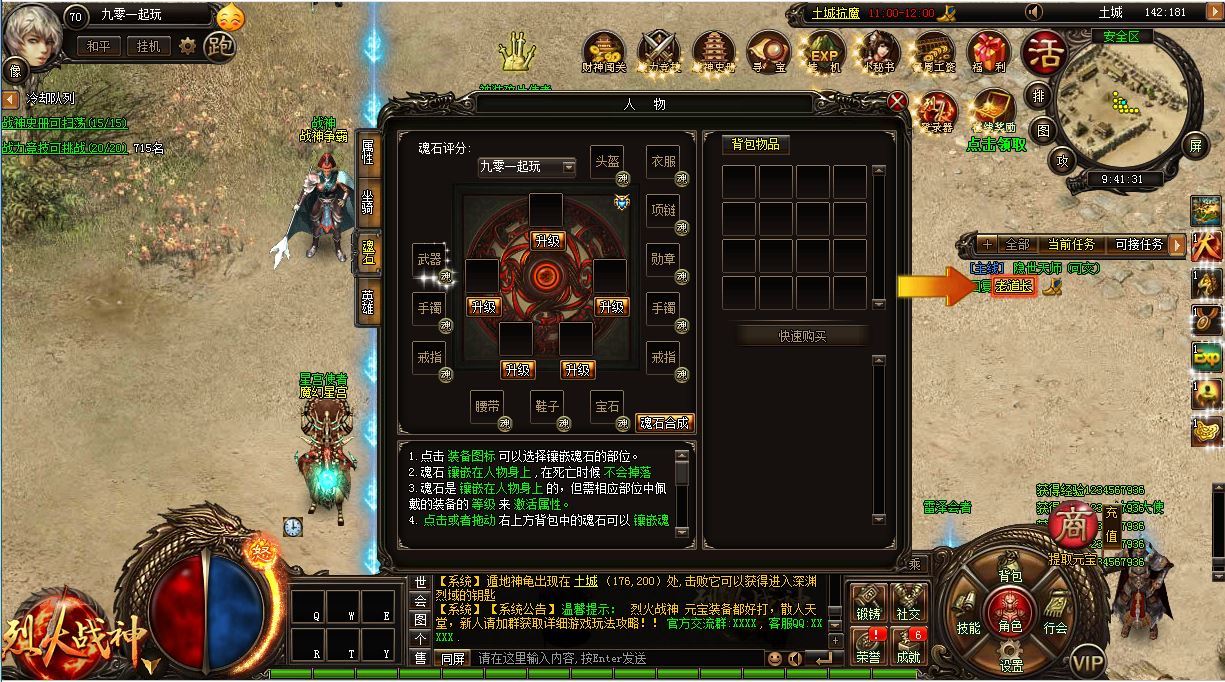This screenshot has width=1225, height=682.
Task: Close the 人物 character window
Action: point(898,101)
